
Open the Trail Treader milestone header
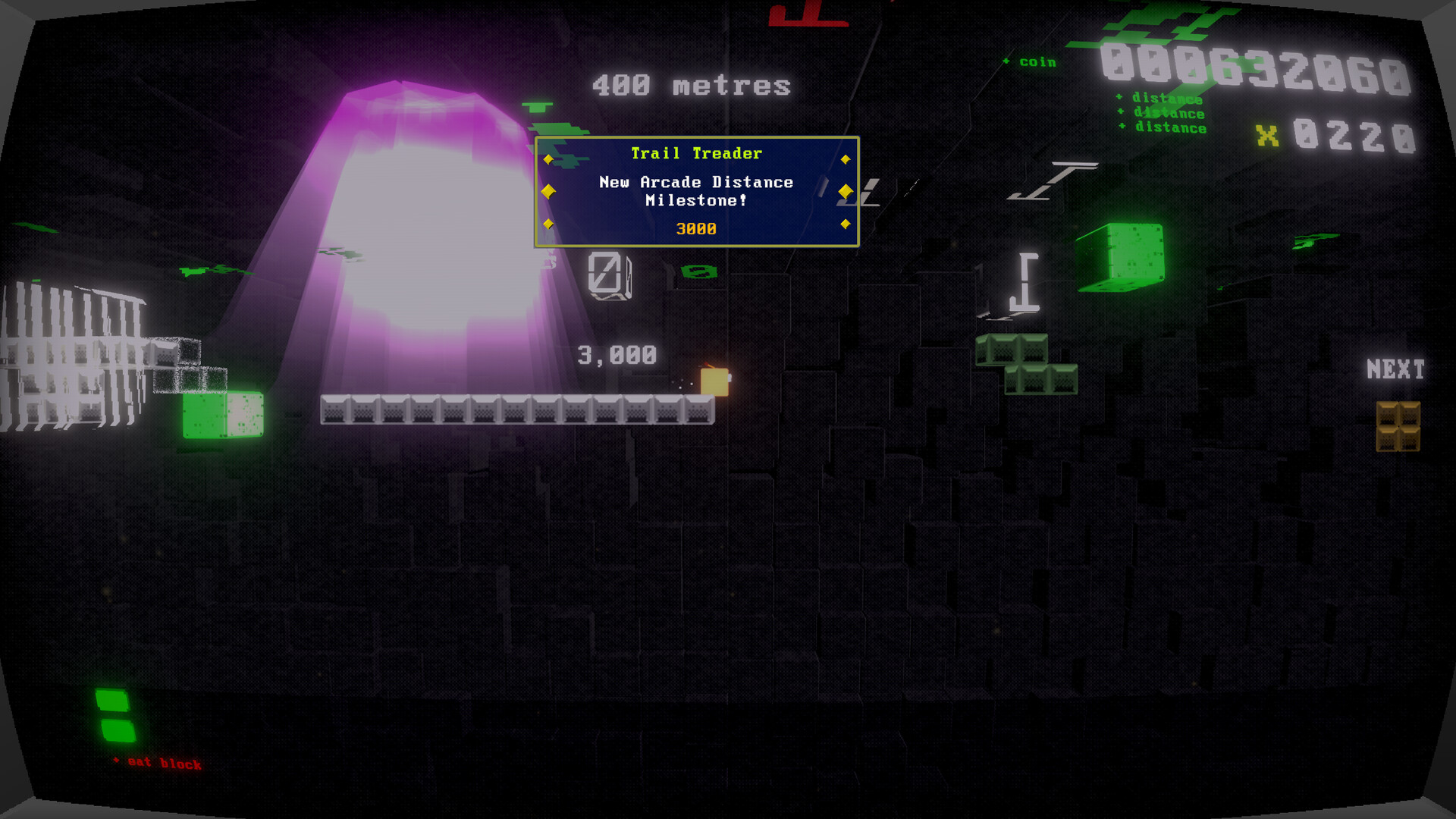696,153
